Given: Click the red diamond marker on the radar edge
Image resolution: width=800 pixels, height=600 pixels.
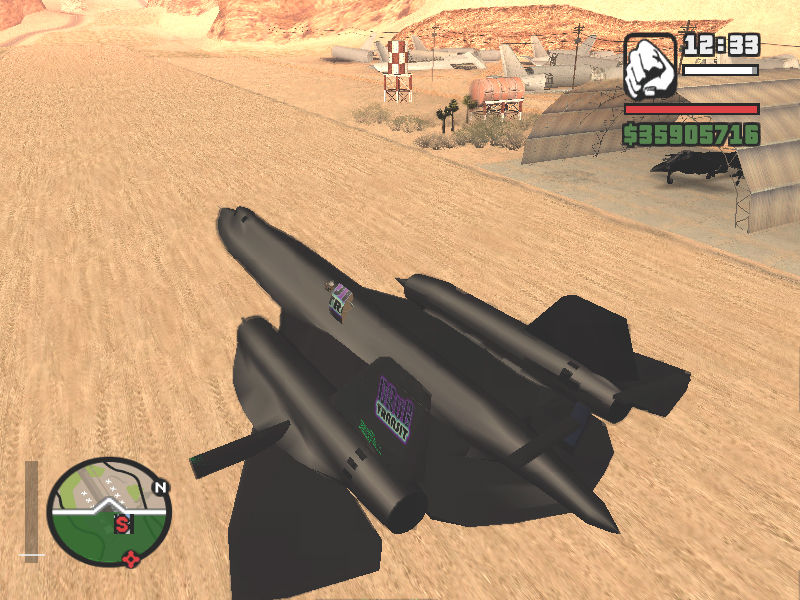Looking at the screenshot, I should (130, 559).
